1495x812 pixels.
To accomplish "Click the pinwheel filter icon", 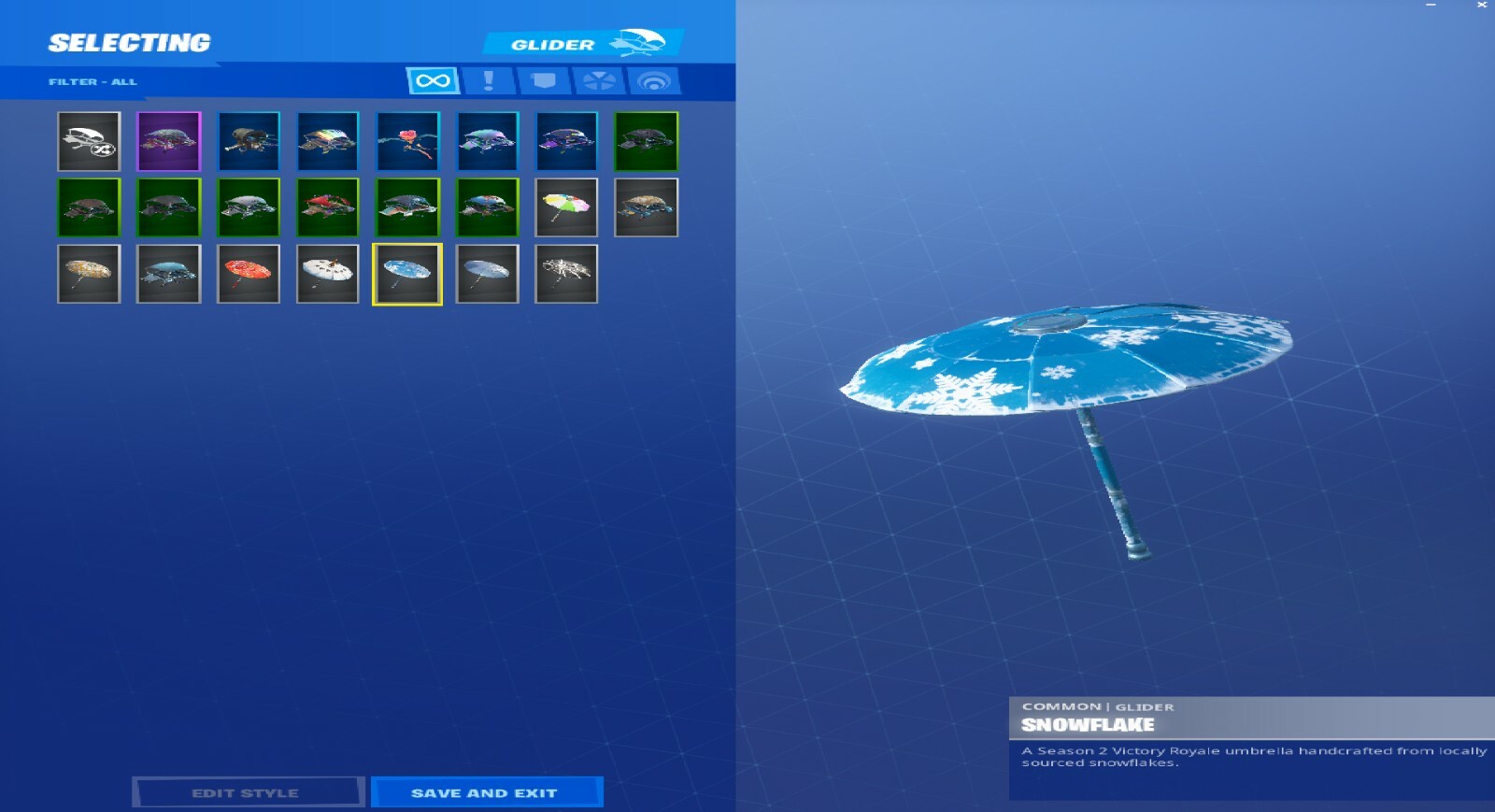I will [599, 80].
